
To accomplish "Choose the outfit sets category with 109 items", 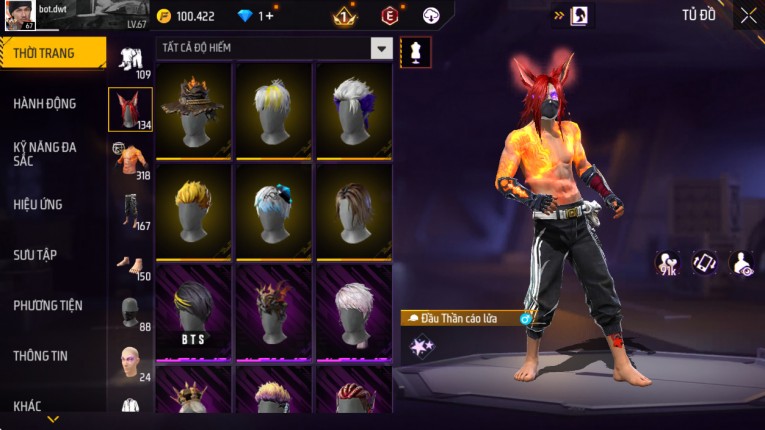I will click(x=130, y=60).
